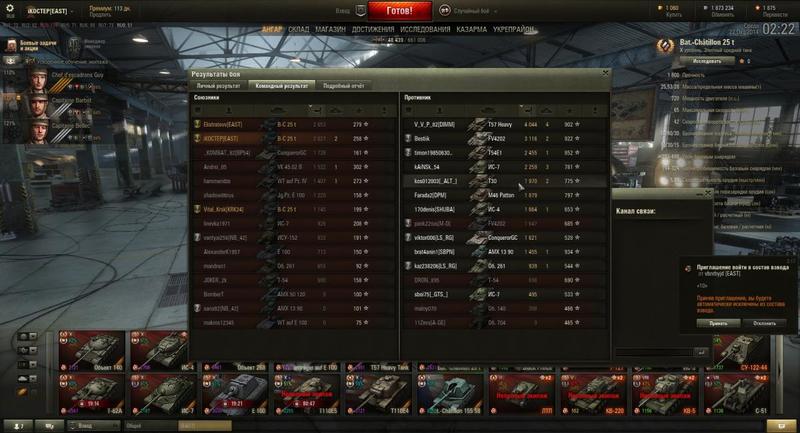Screen dimensions: 800x433
Task: Open the Подробный отчёт tab
Action: pos(341,86)
